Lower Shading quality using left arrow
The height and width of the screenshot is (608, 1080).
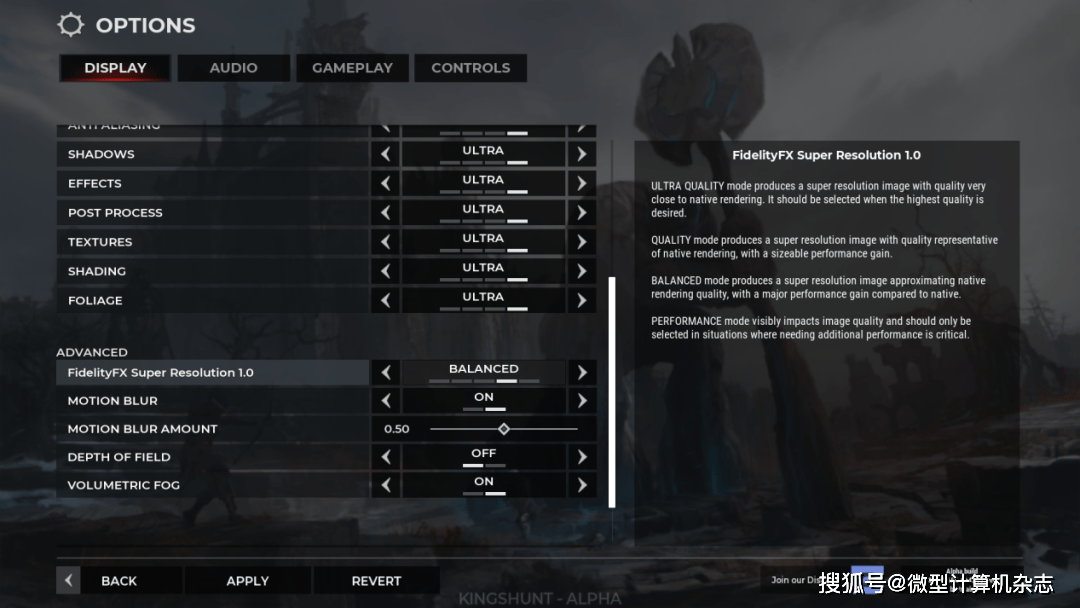(x=385, y=271)
